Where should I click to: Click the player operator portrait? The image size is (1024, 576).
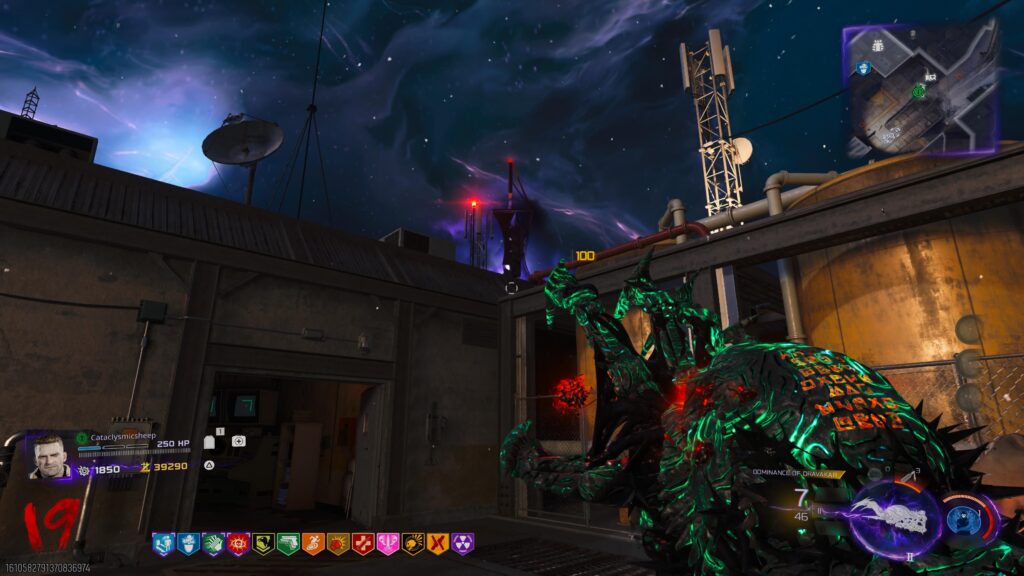pos(49,456)
